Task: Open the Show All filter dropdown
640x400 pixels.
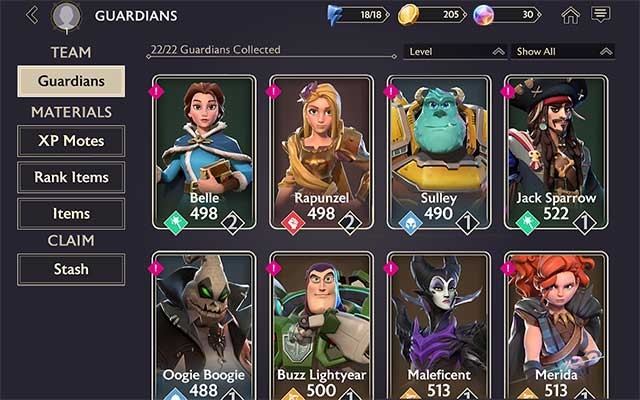Action: 562,51
